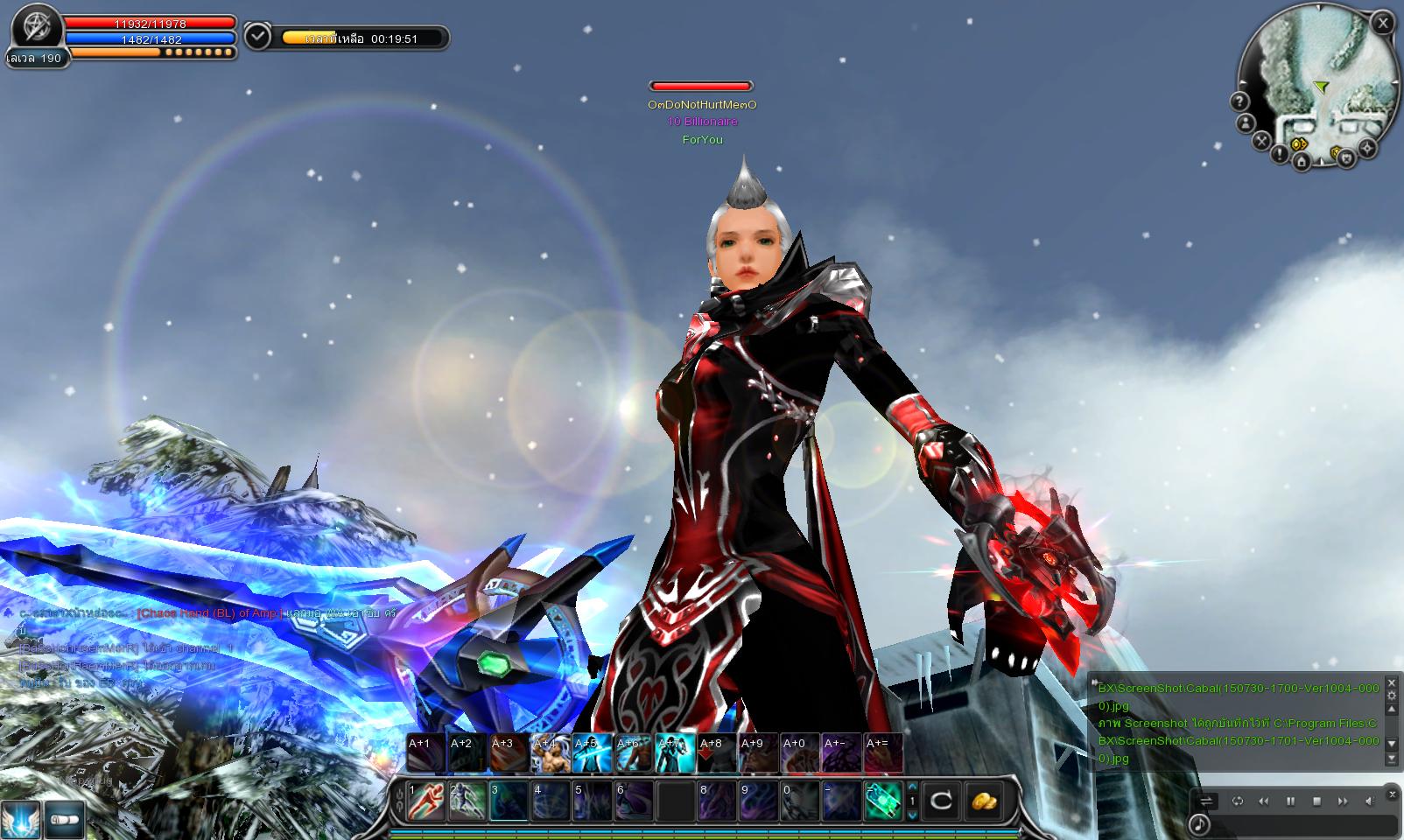Close the minimap with its X button
This screenshot has height=840, width=1404.
pos(1382,24)
